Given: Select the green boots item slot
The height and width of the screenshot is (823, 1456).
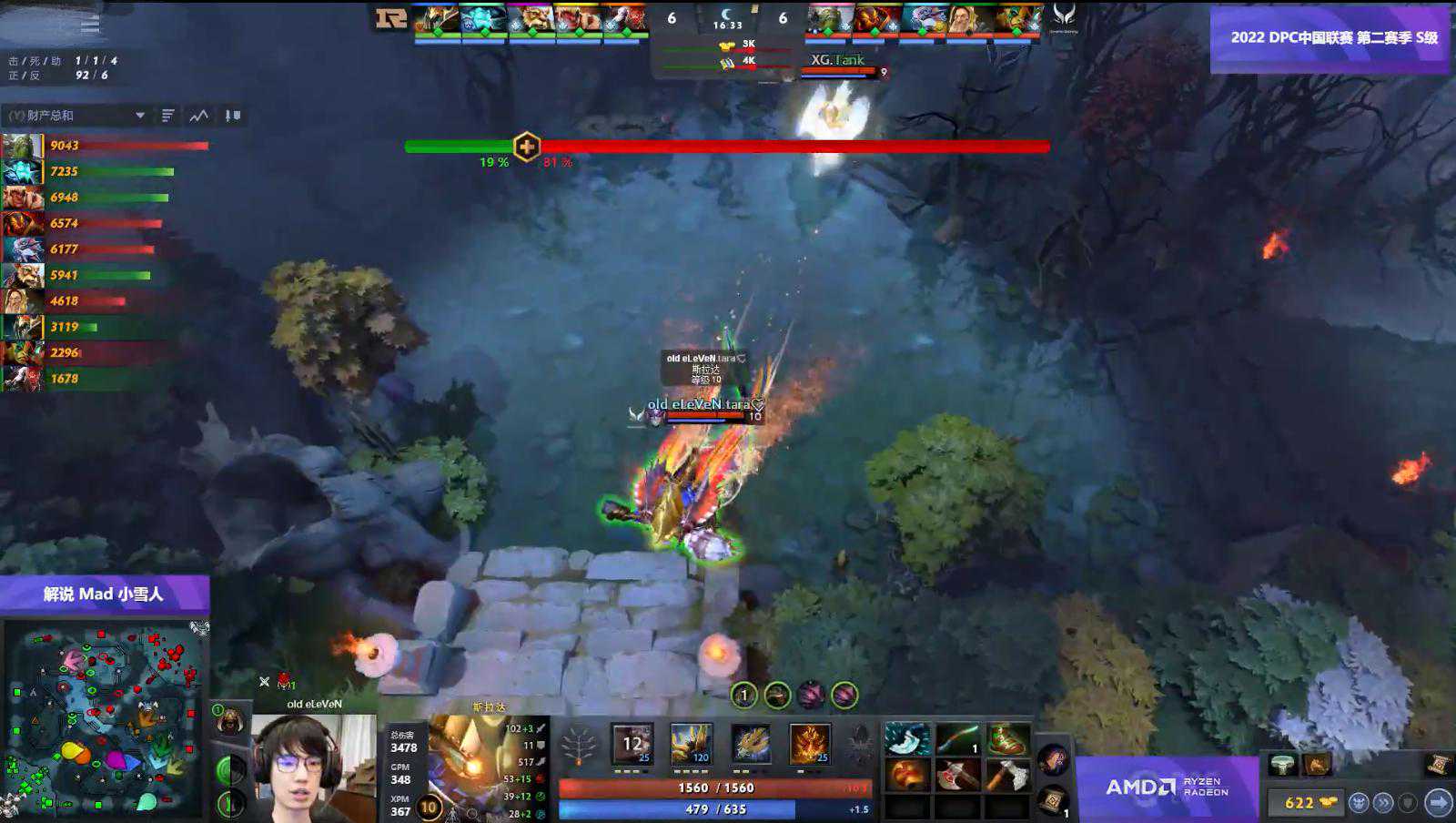Looking at the screenshot, I should click(x=1007, y=740).
